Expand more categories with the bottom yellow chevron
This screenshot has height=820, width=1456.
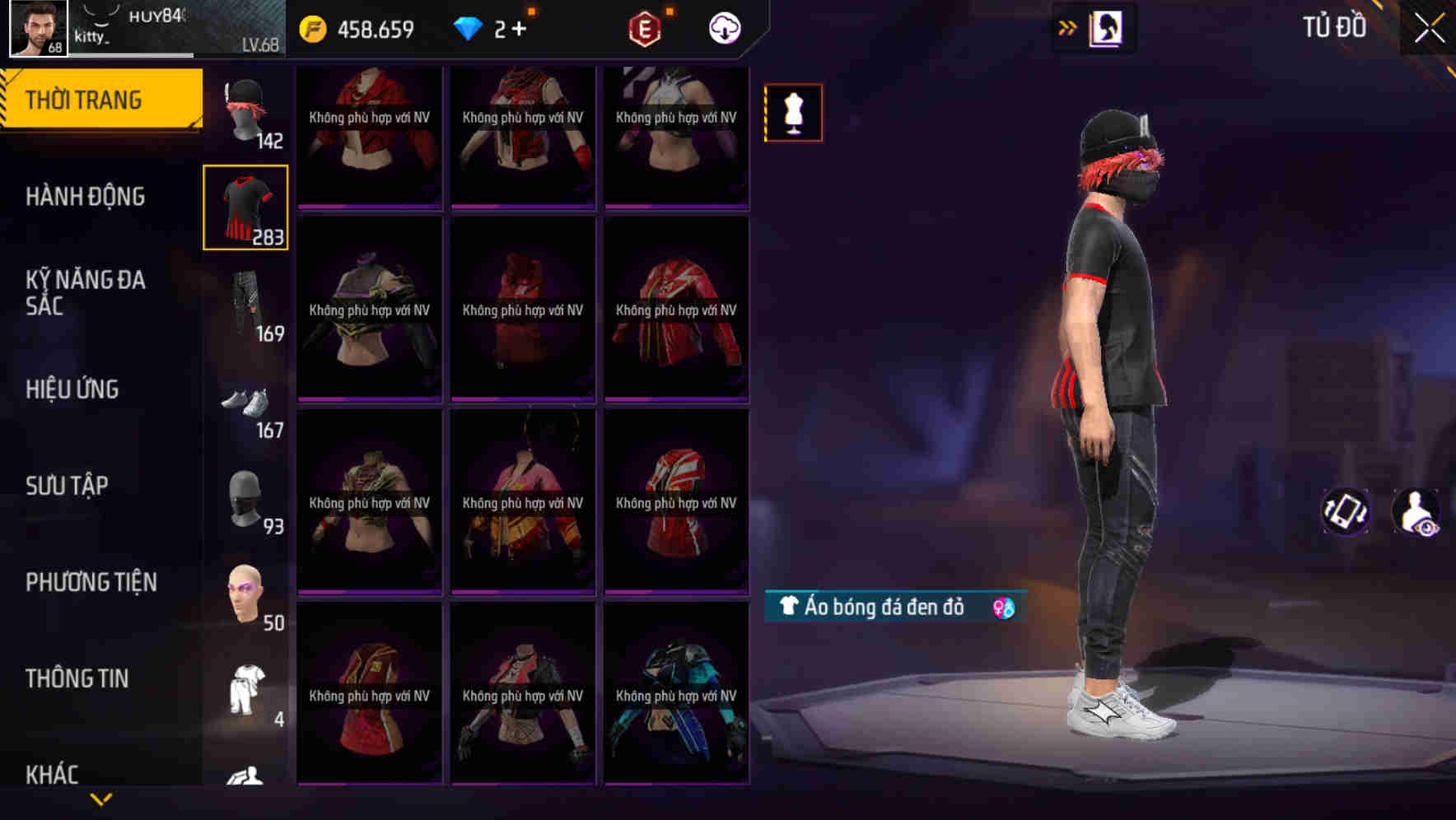pyautogui.click(x=101, y=799)
